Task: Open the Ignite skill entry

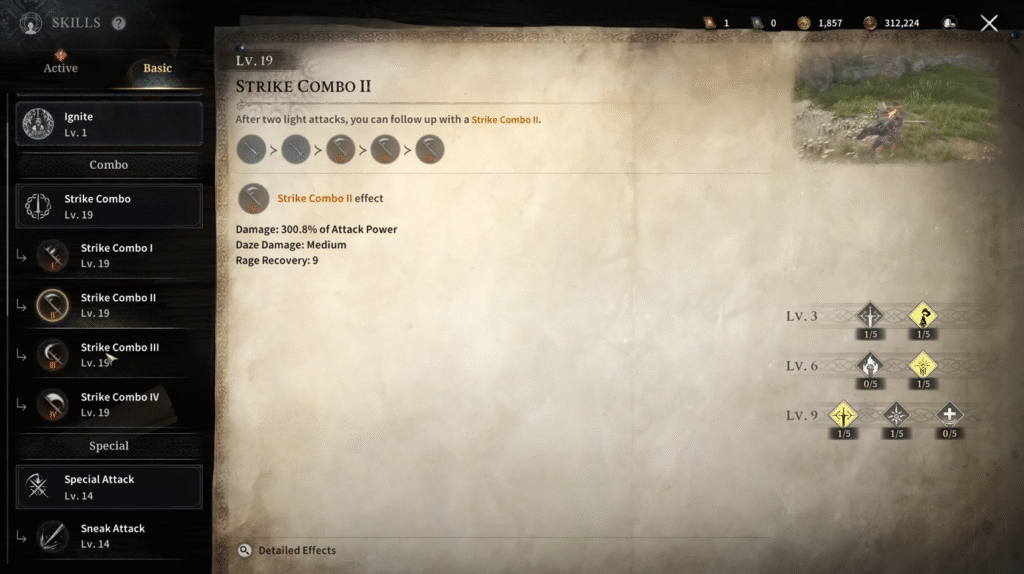Action: [109, 124]
